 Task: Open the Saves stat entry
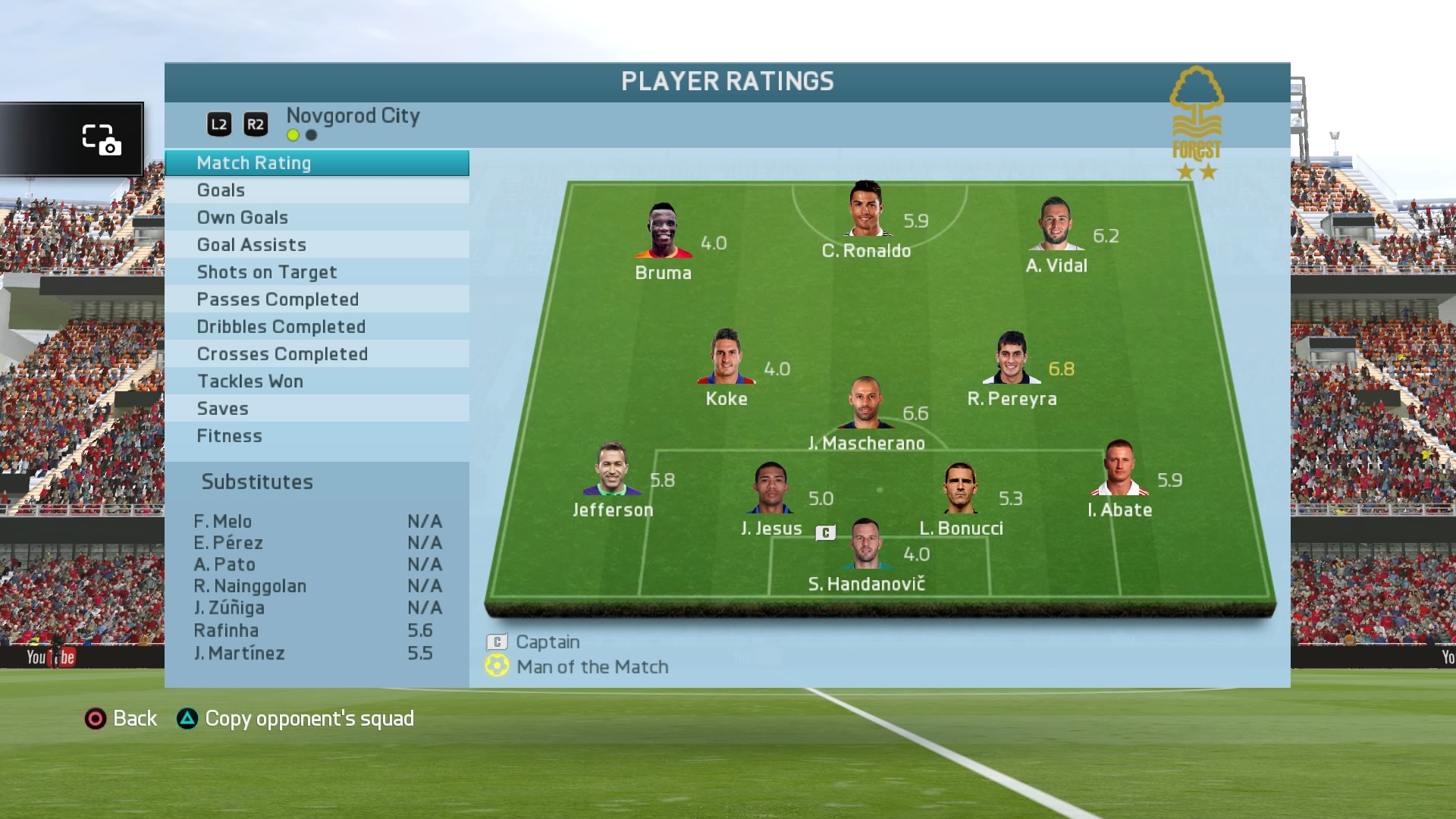click(316, 409)
